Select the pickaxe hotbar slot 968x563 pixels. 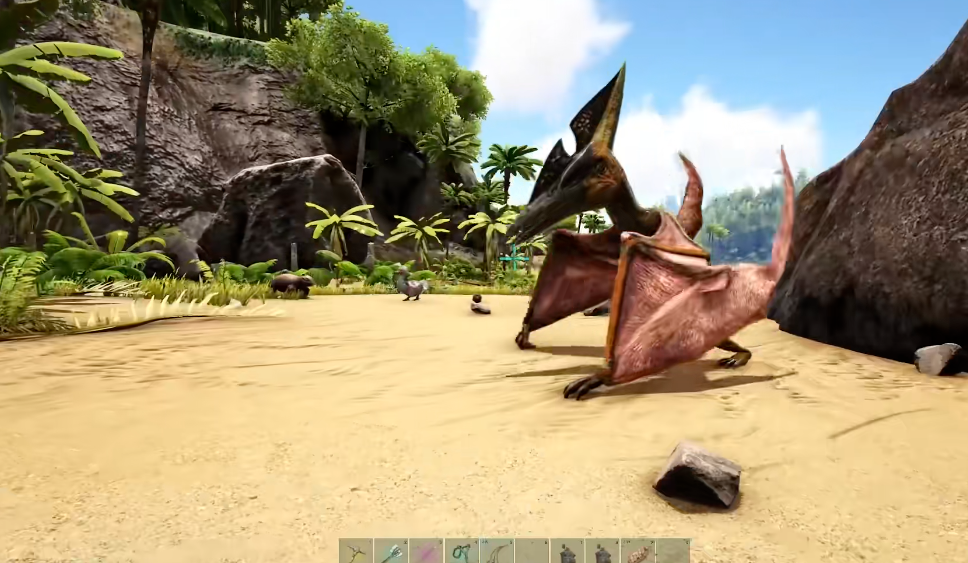click(356, 551)
